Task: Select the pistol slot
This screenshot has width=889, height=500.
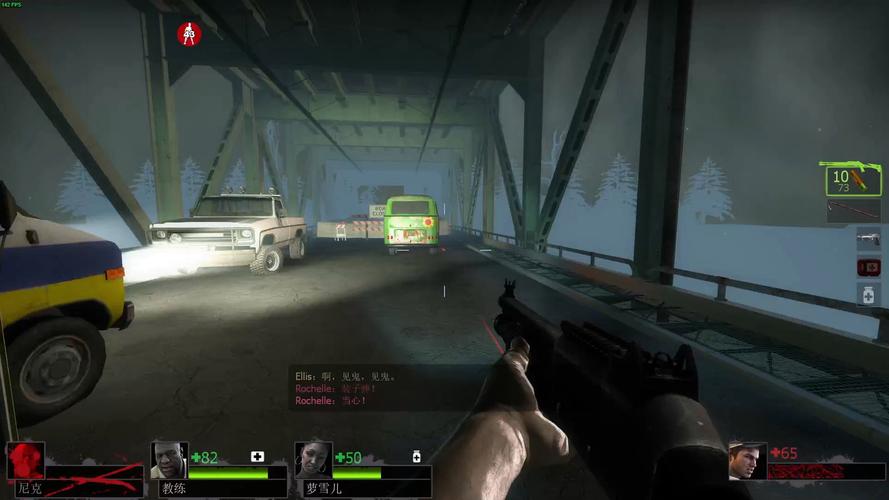Action: 867,238
